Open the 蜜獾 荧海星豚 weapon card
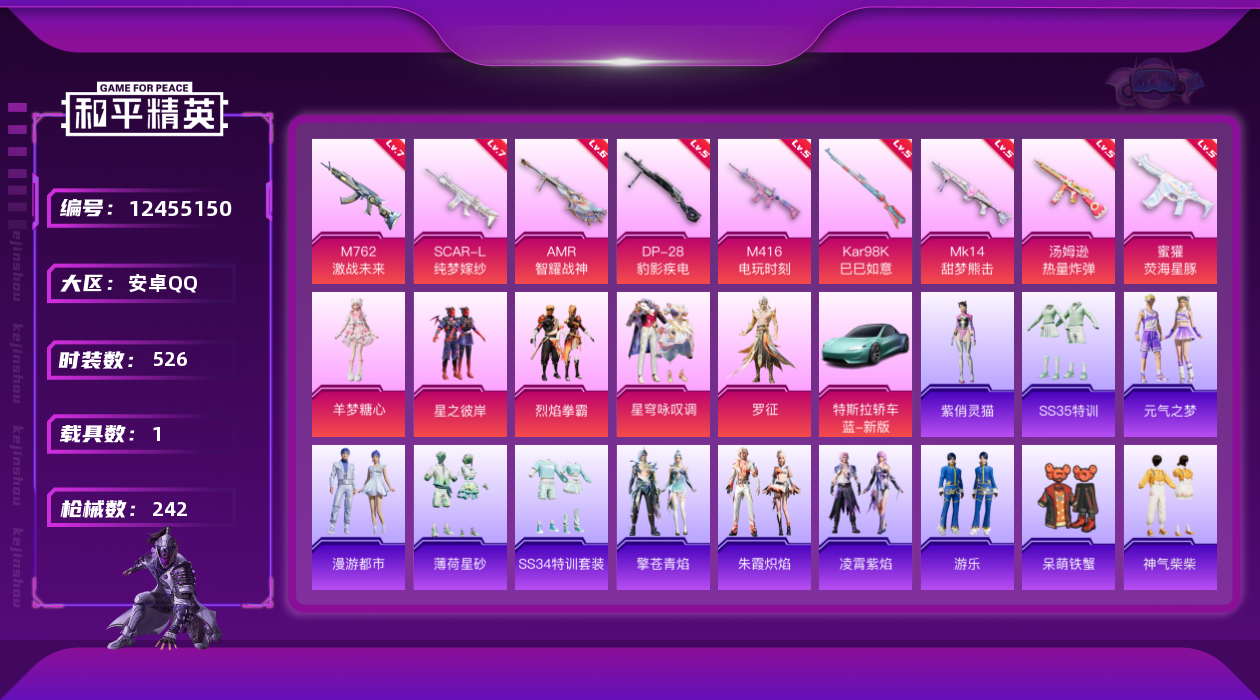The width and height of the screenshot is (1260, 700). (x=1170, y=211)
